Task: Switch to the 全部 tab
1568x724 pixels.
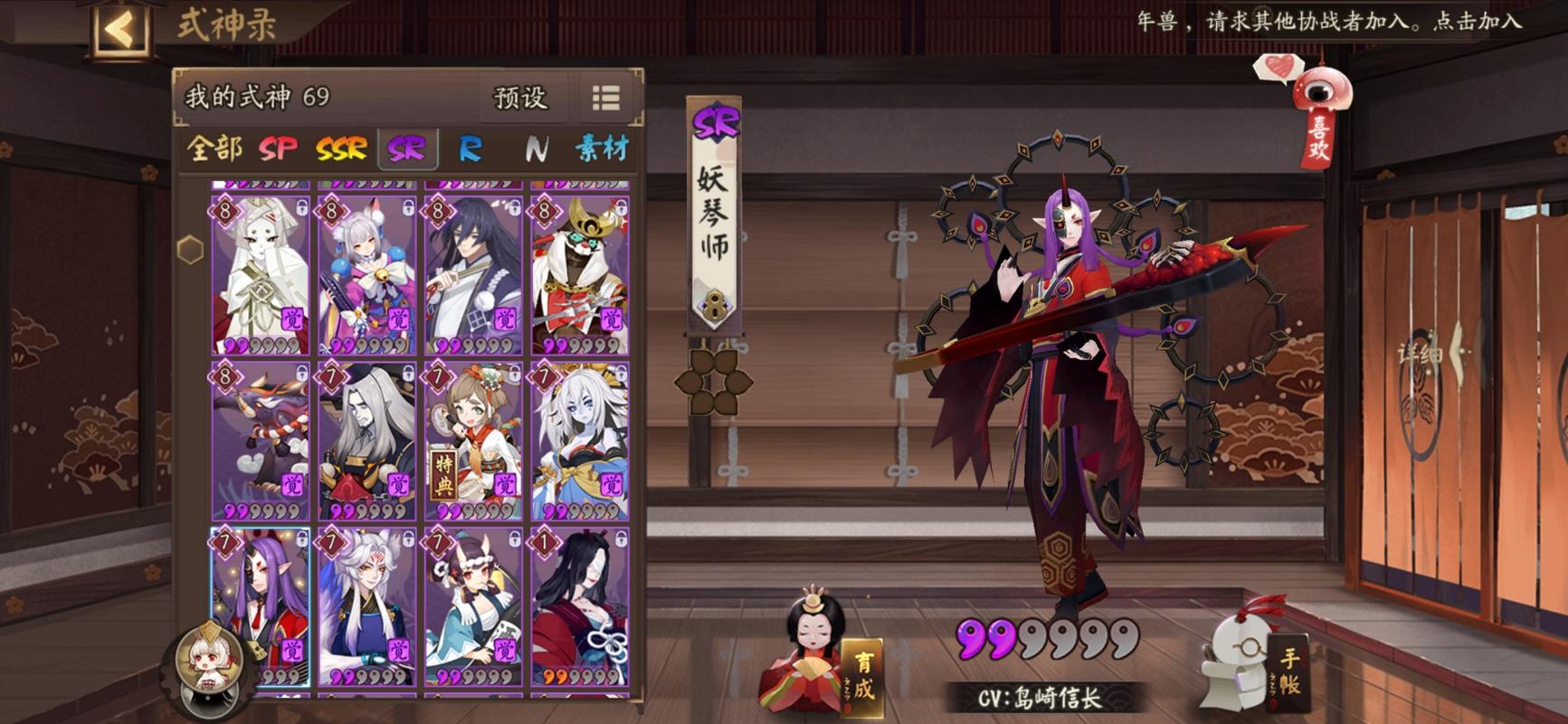Action: (214, 148)
